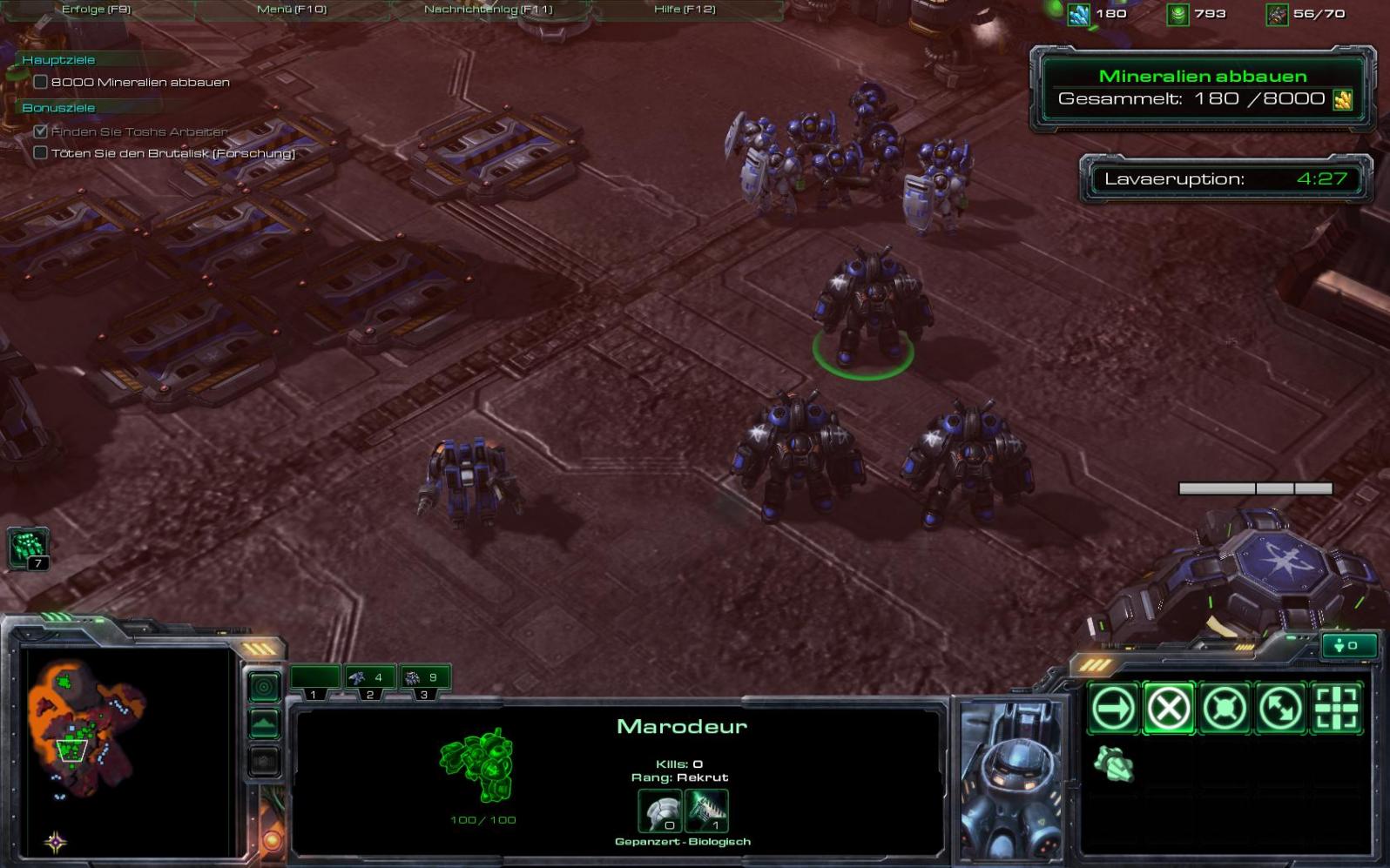Activate the Hold Position command

coord(1225,708)
